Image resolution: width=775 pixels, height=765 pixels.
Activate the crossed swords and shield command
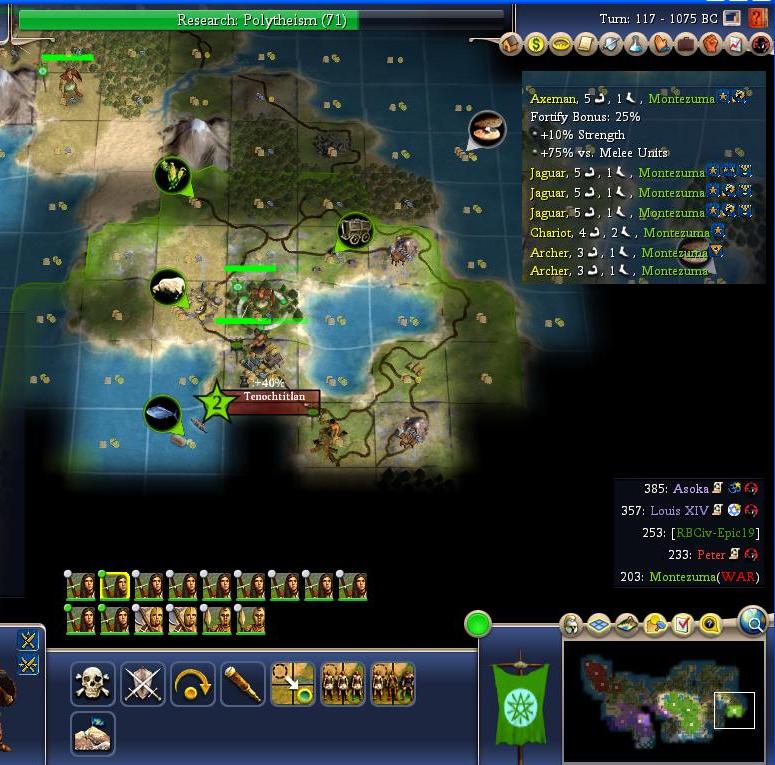coord(142,685)
